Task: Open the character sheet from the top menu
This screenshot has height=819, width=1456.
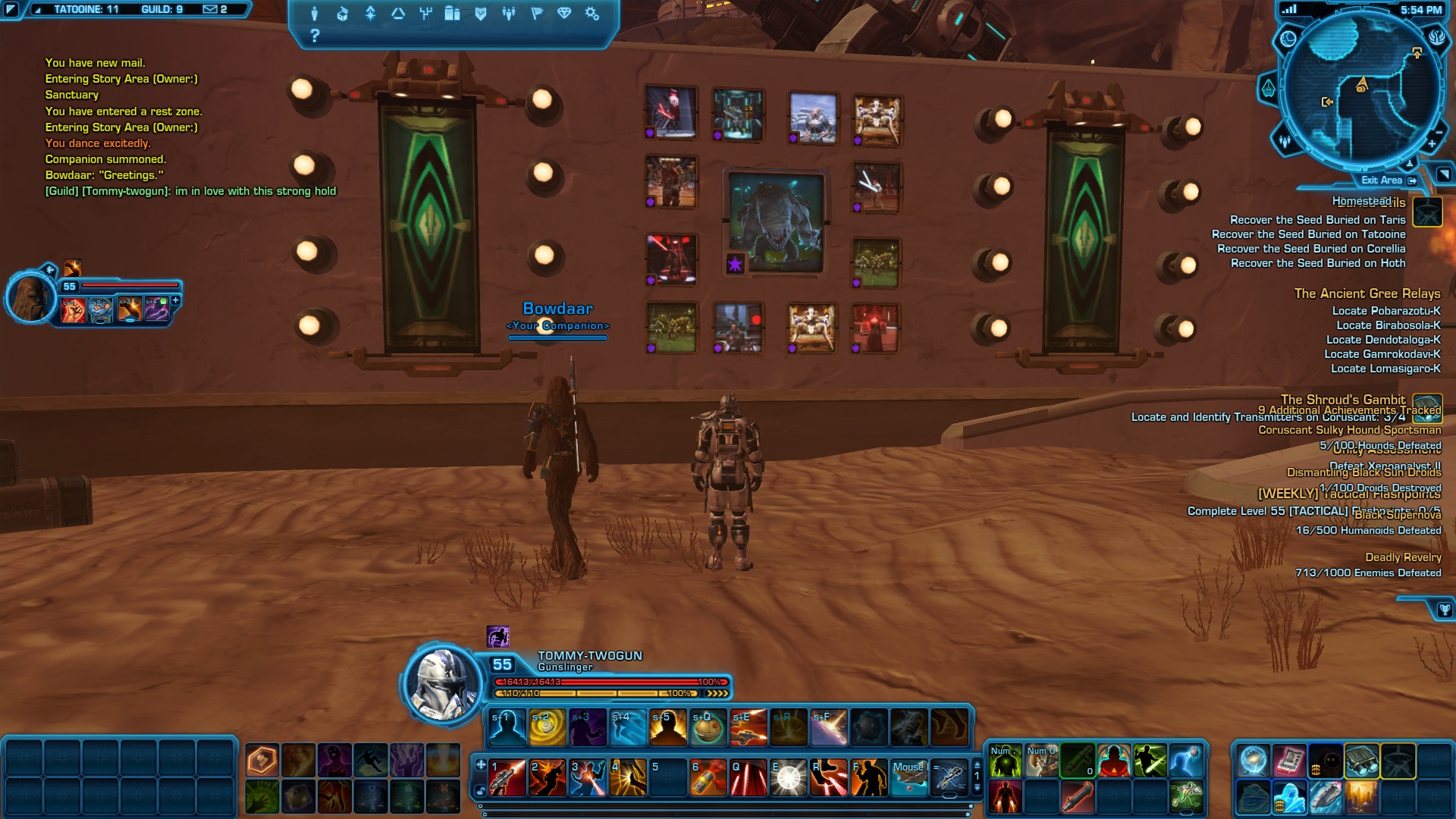Action: pyautogui.click(x=315, y=14)
